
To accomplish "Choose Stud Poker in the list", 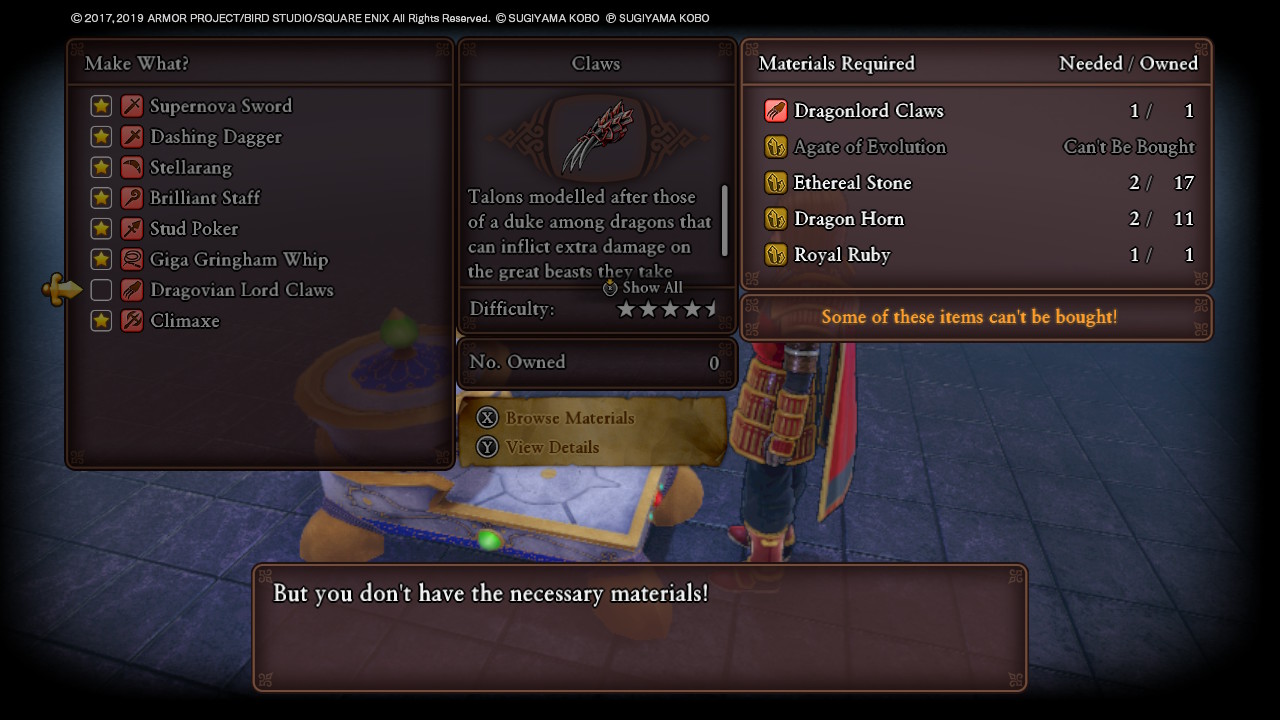I will tap(193, 229).
